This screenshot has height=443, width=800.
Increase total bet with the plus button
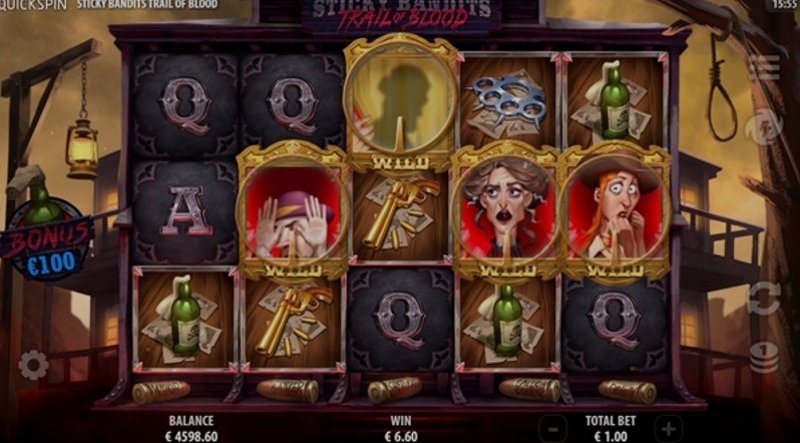point(668,429)
